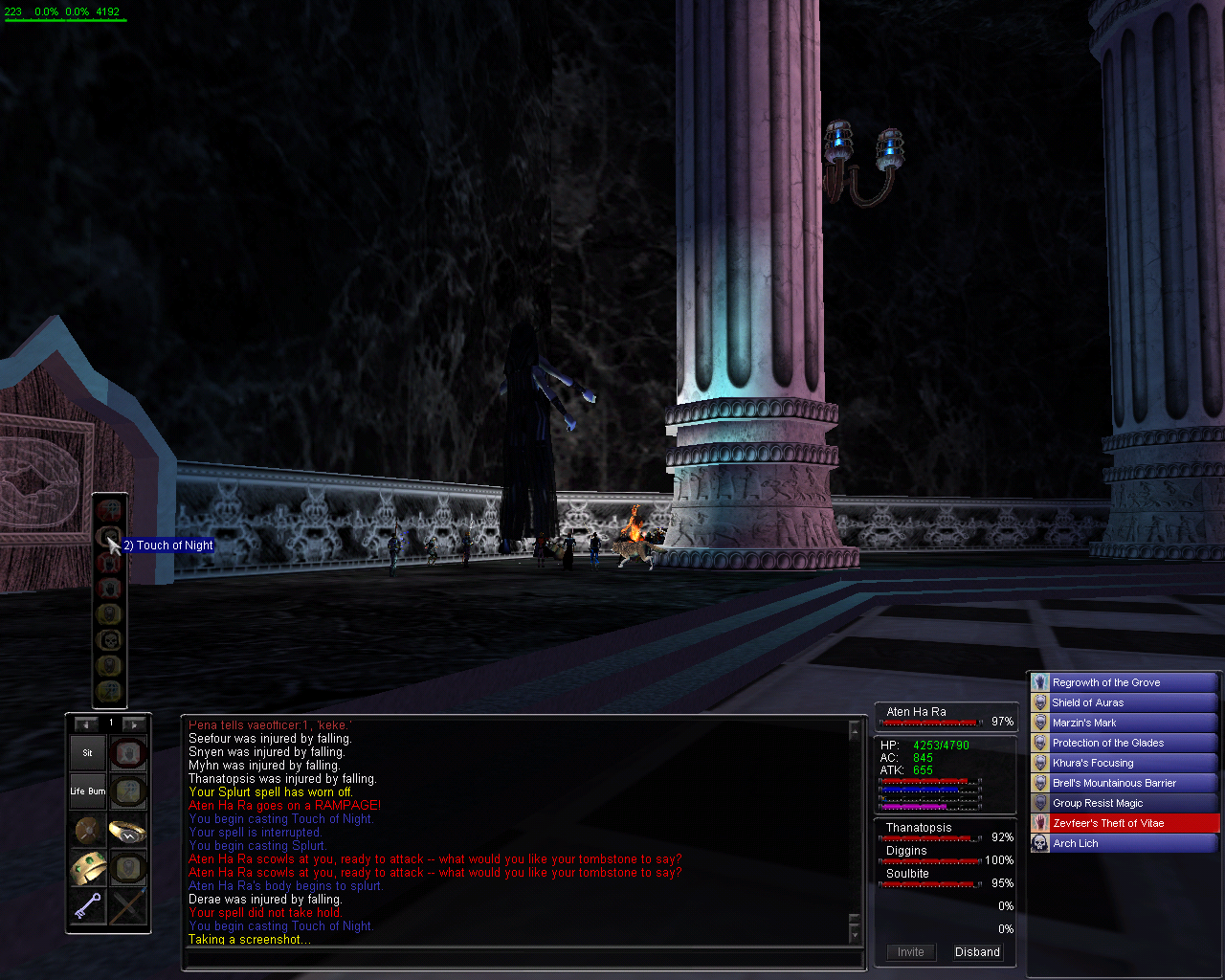
Task: Click the chat input line
Action: click(522, 959)
